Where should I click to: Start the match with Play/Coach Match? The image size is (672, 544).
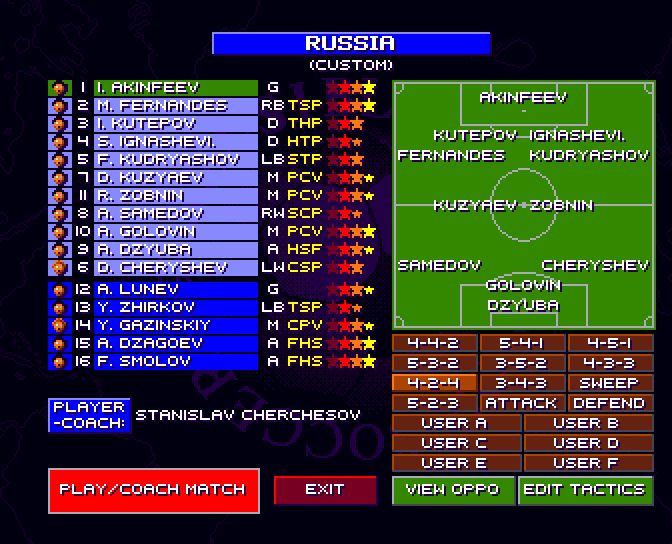pos(152,489)
